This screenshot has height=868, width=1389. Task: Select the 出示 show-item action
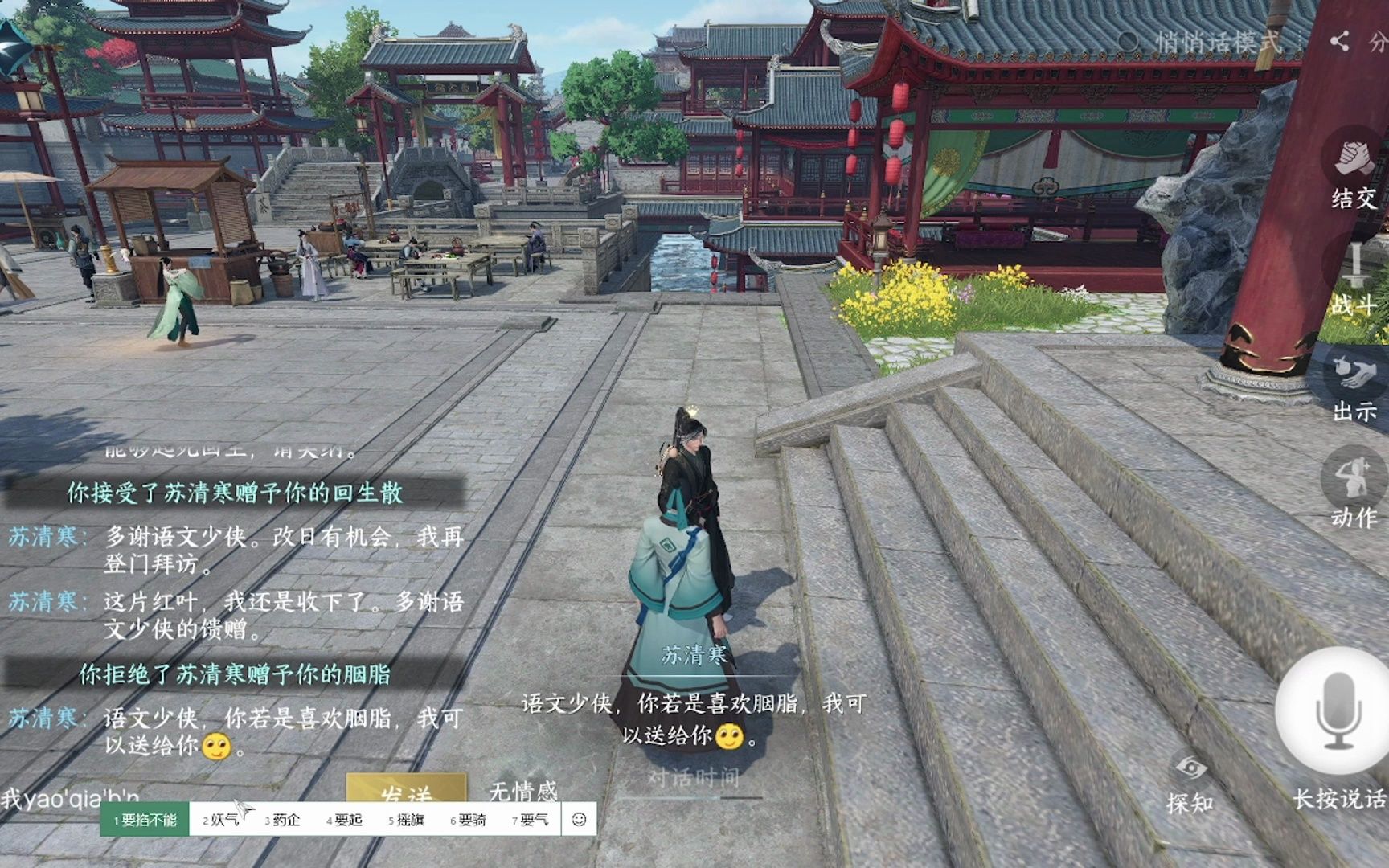click(1354, 387)
